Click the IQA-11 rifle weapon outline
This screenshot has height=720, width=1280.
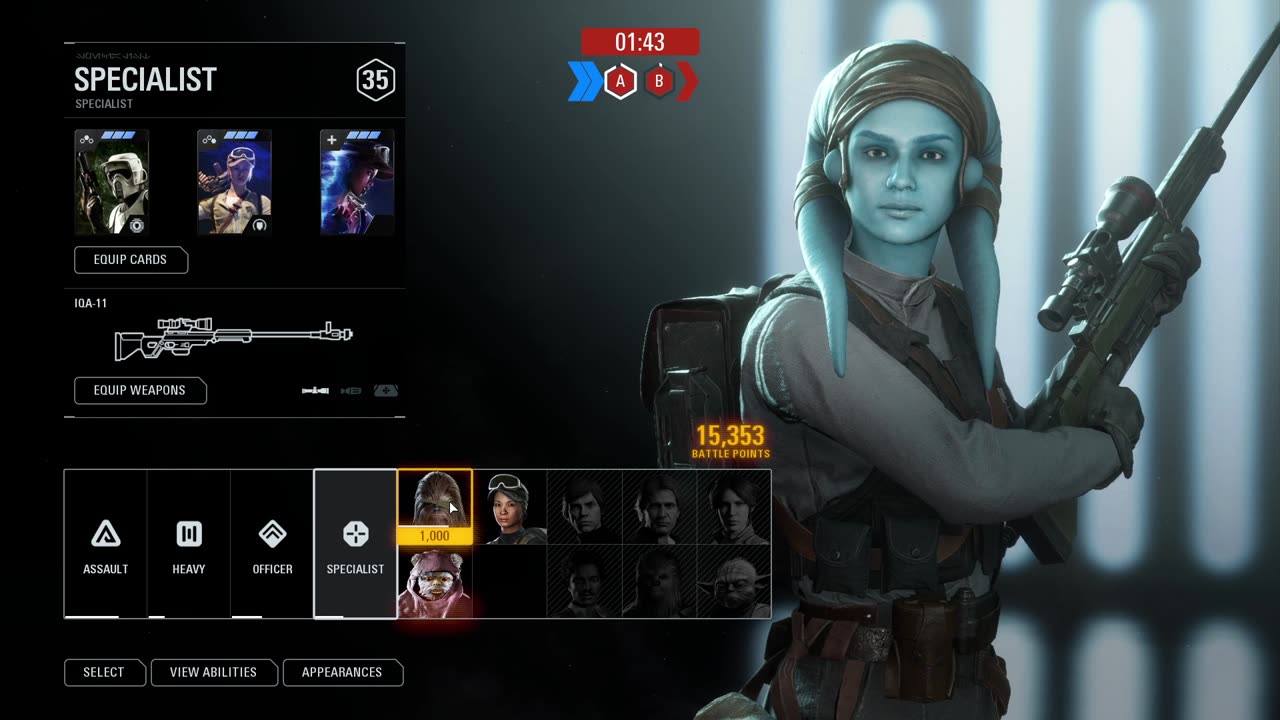234,339
